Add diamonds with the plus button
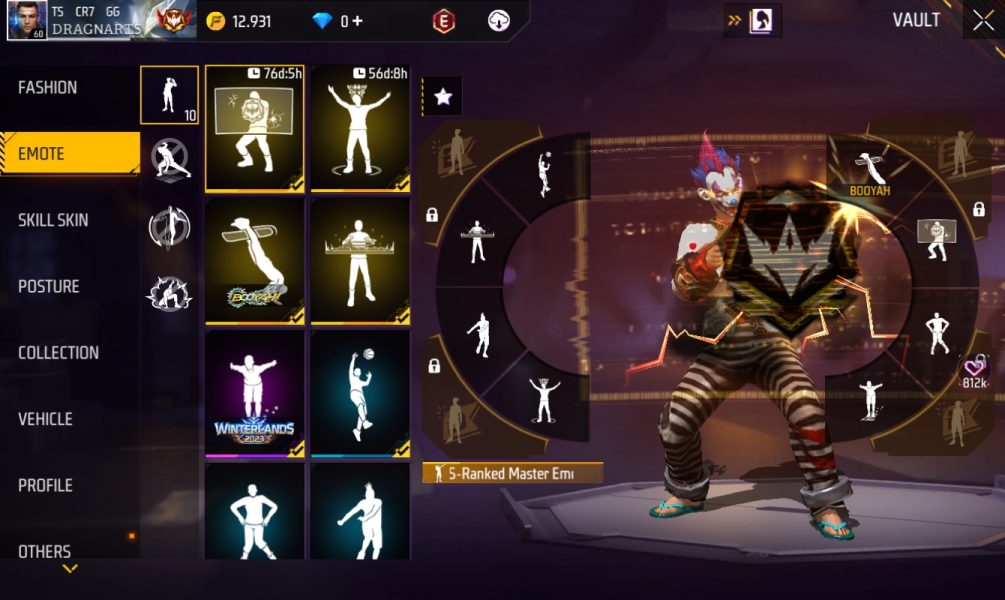 [357, 21]
